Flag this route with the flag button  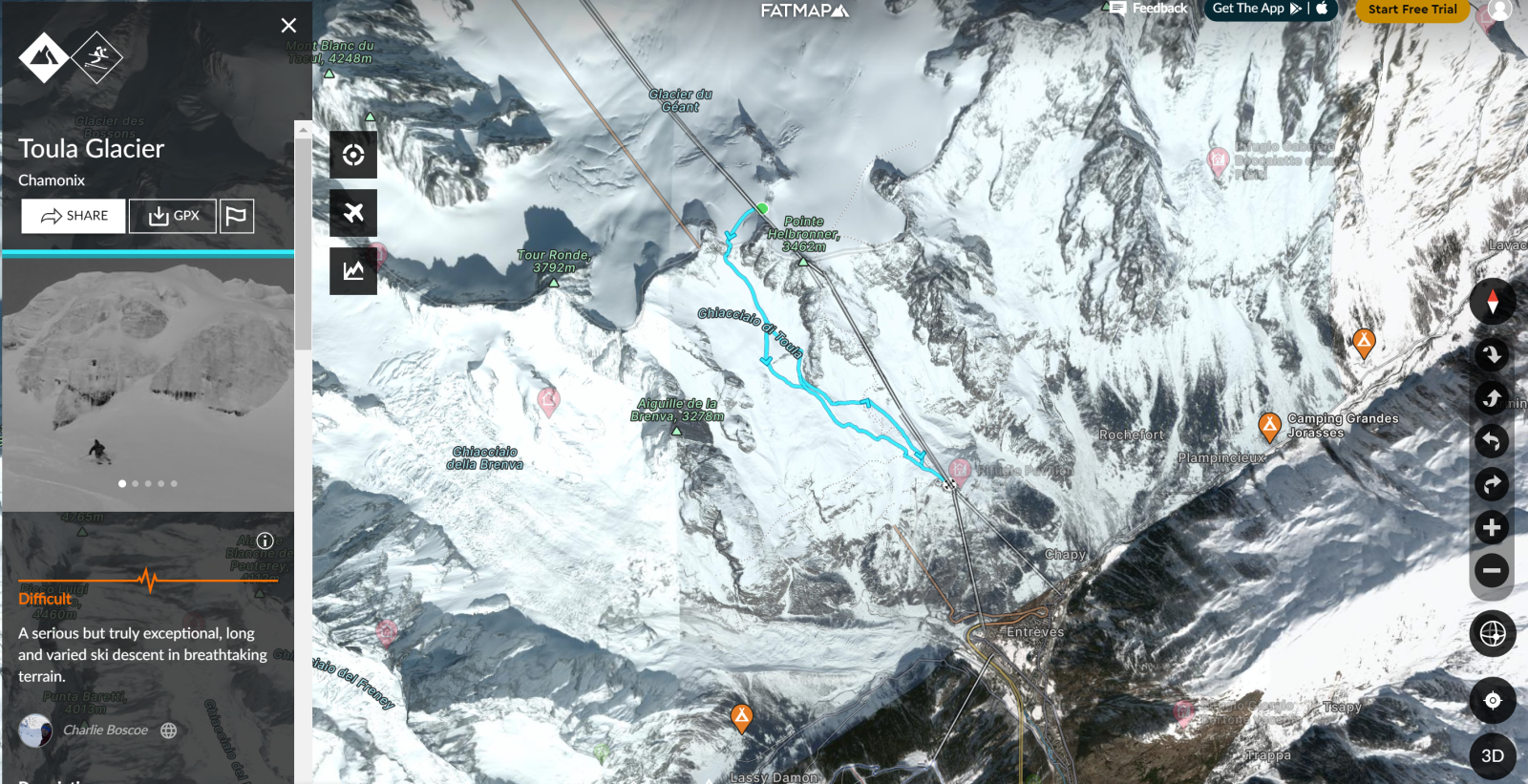(x=236, y=216)
